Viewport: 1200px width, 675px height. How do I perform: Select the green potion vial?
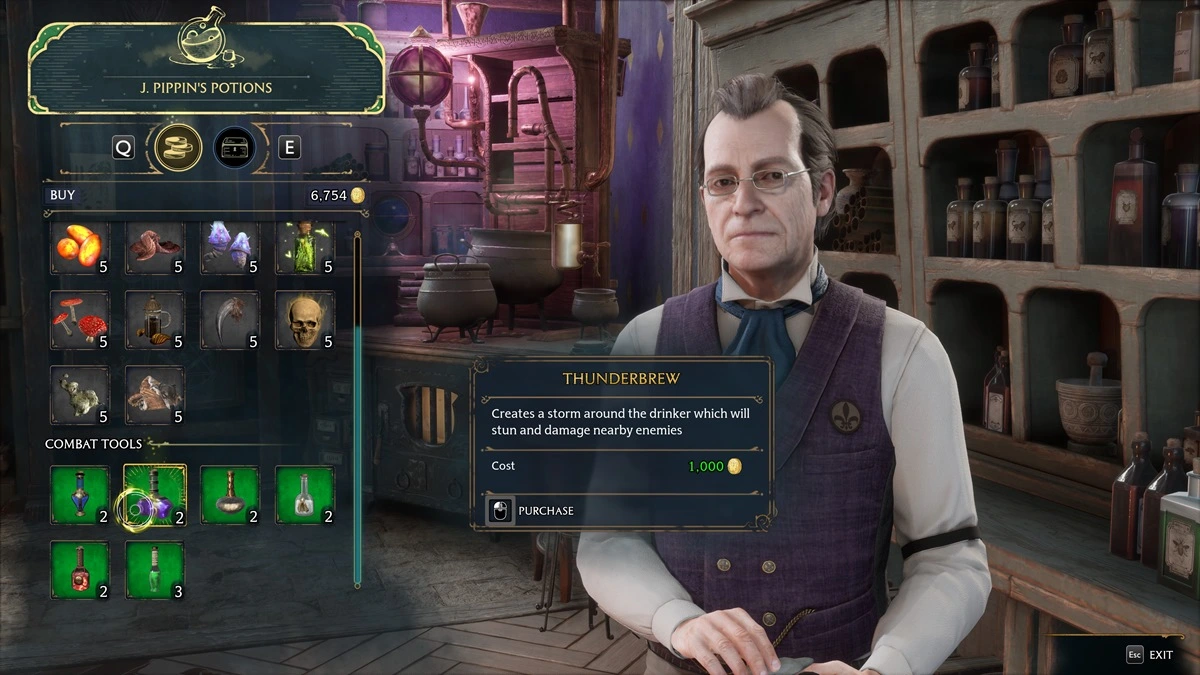tap(155, 570)
